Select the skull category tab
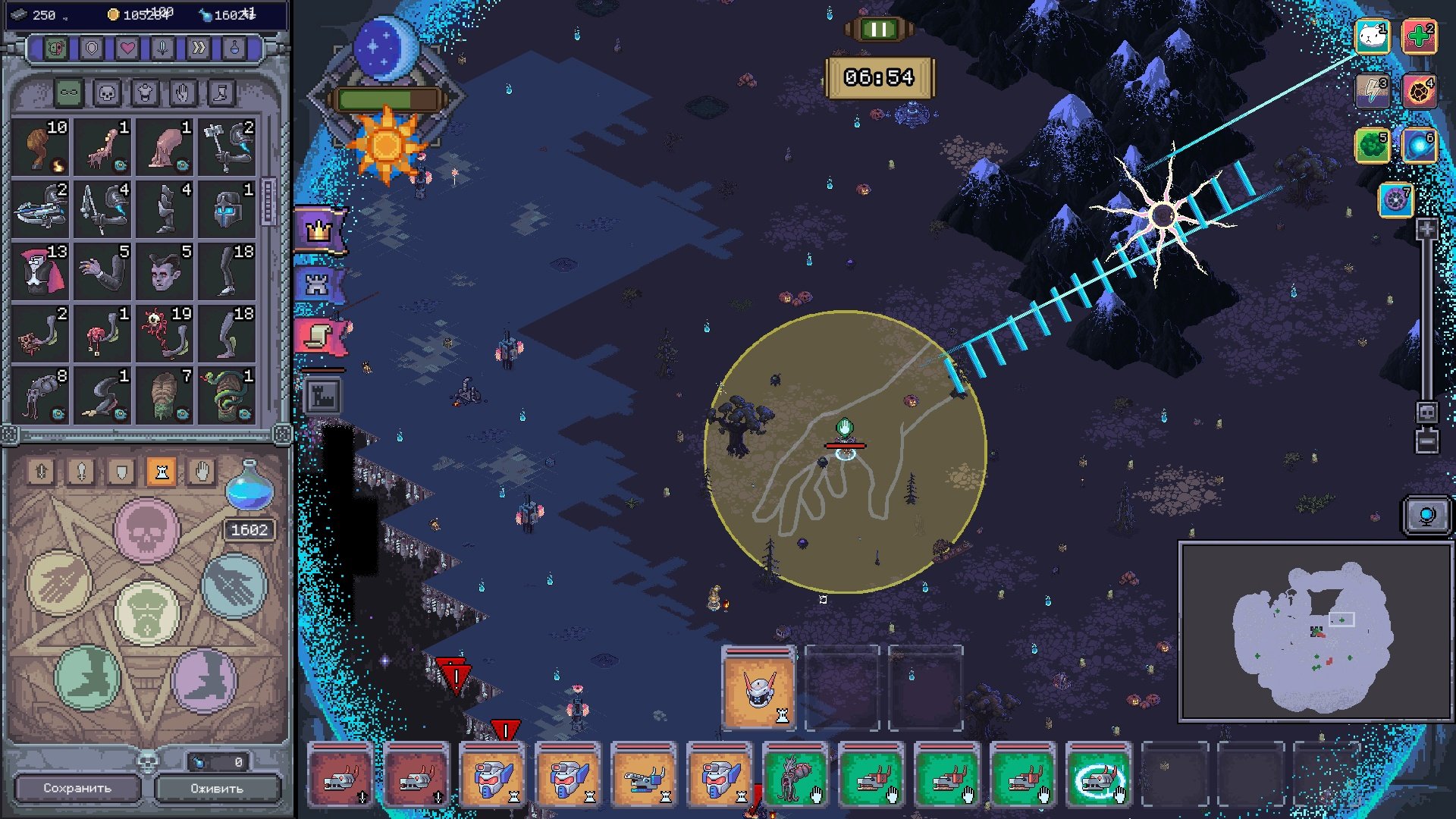The image size is (1456, 819). pos(107,93)
